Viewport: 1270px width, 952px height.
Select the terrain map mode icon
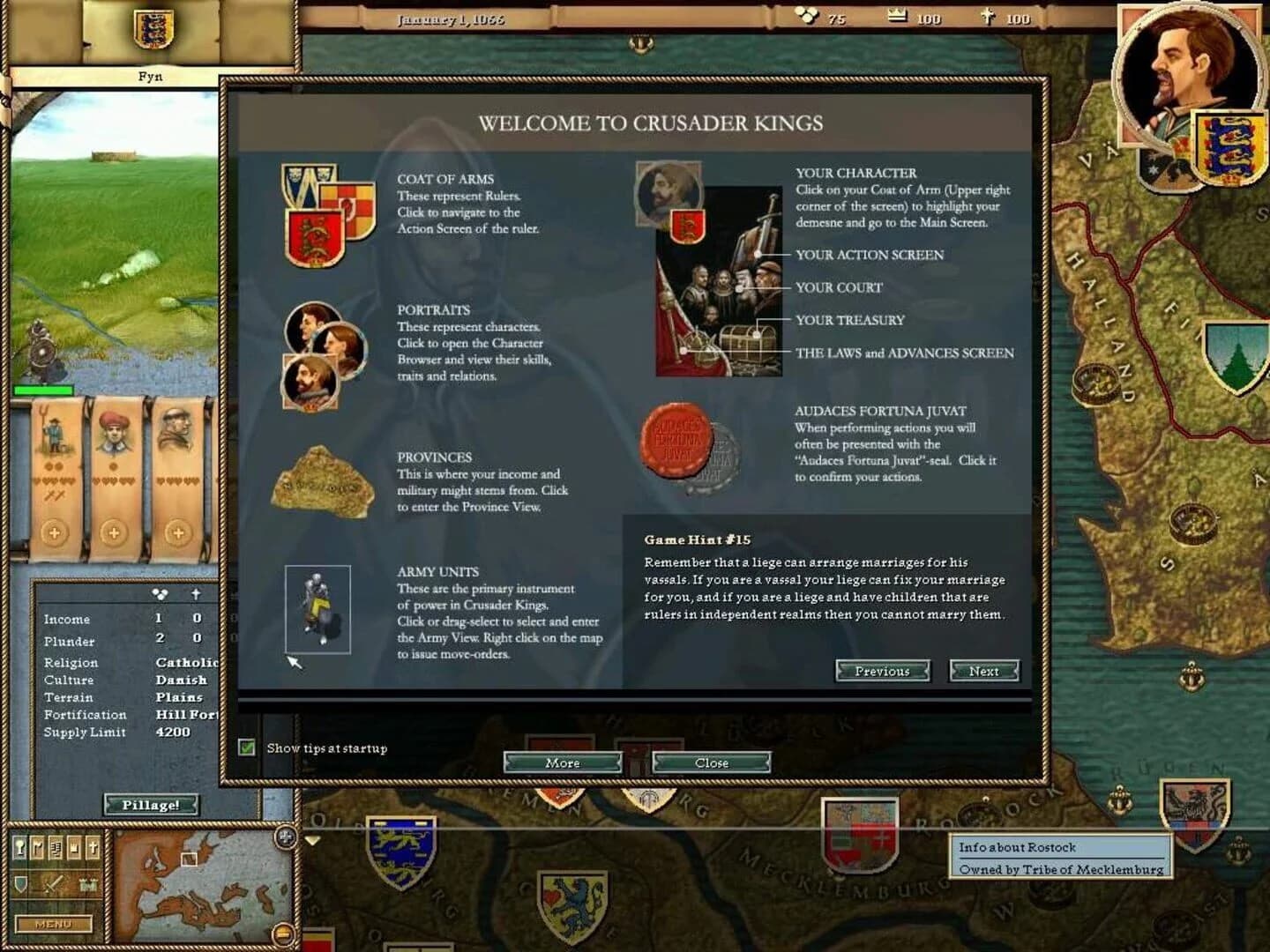point(21,846)
